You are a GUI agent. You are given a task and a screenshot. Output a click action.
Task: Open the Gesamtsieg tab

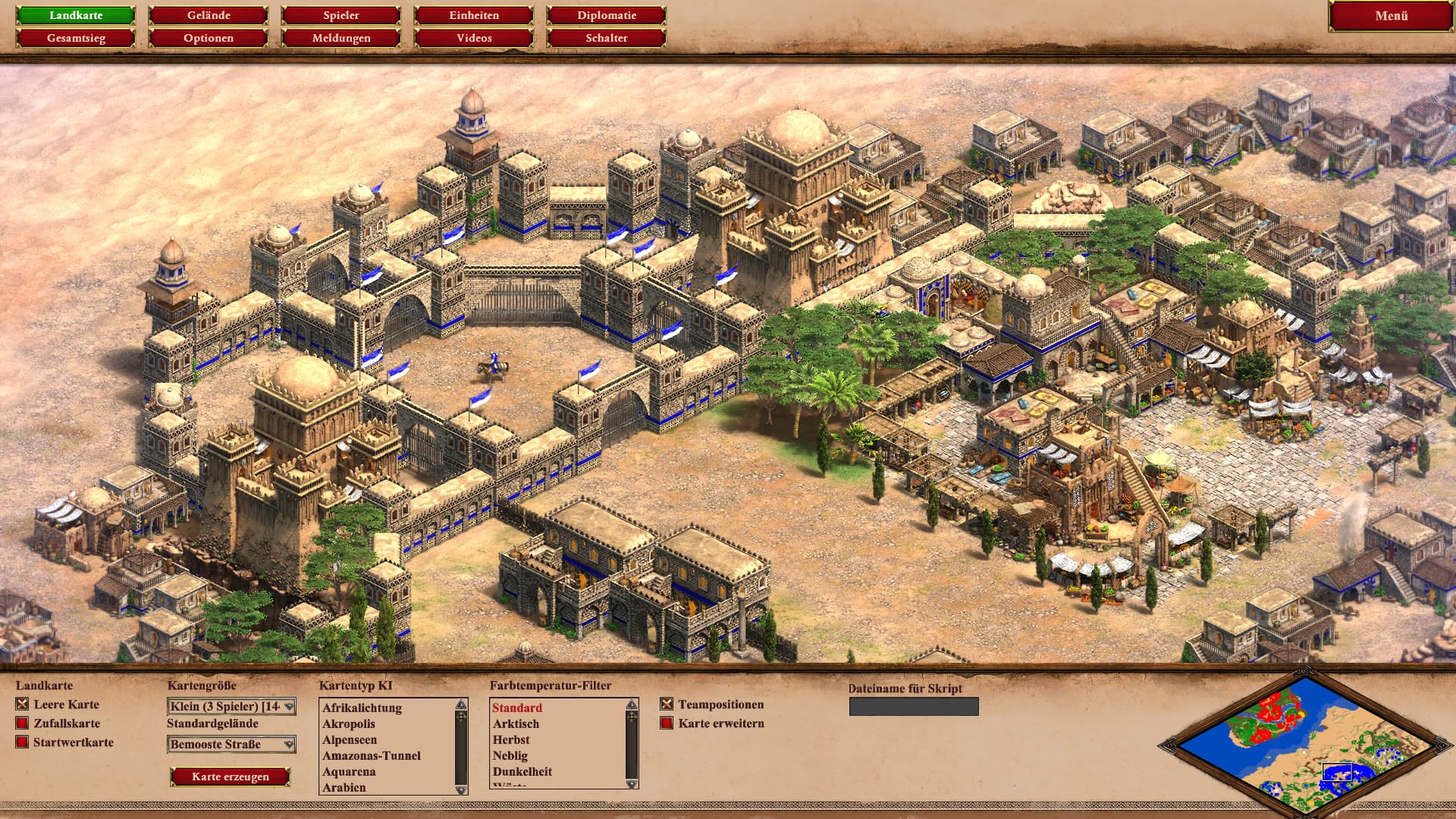click(x=76, y=38)
